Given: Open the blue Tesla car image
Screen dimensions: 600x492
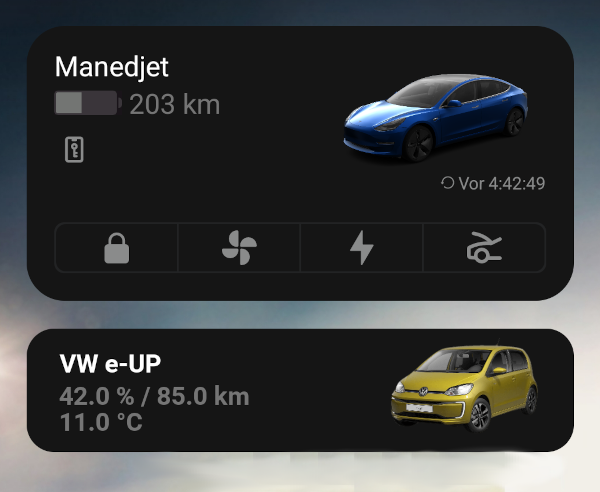Looking at the screenshot, I should click(435, 117).
